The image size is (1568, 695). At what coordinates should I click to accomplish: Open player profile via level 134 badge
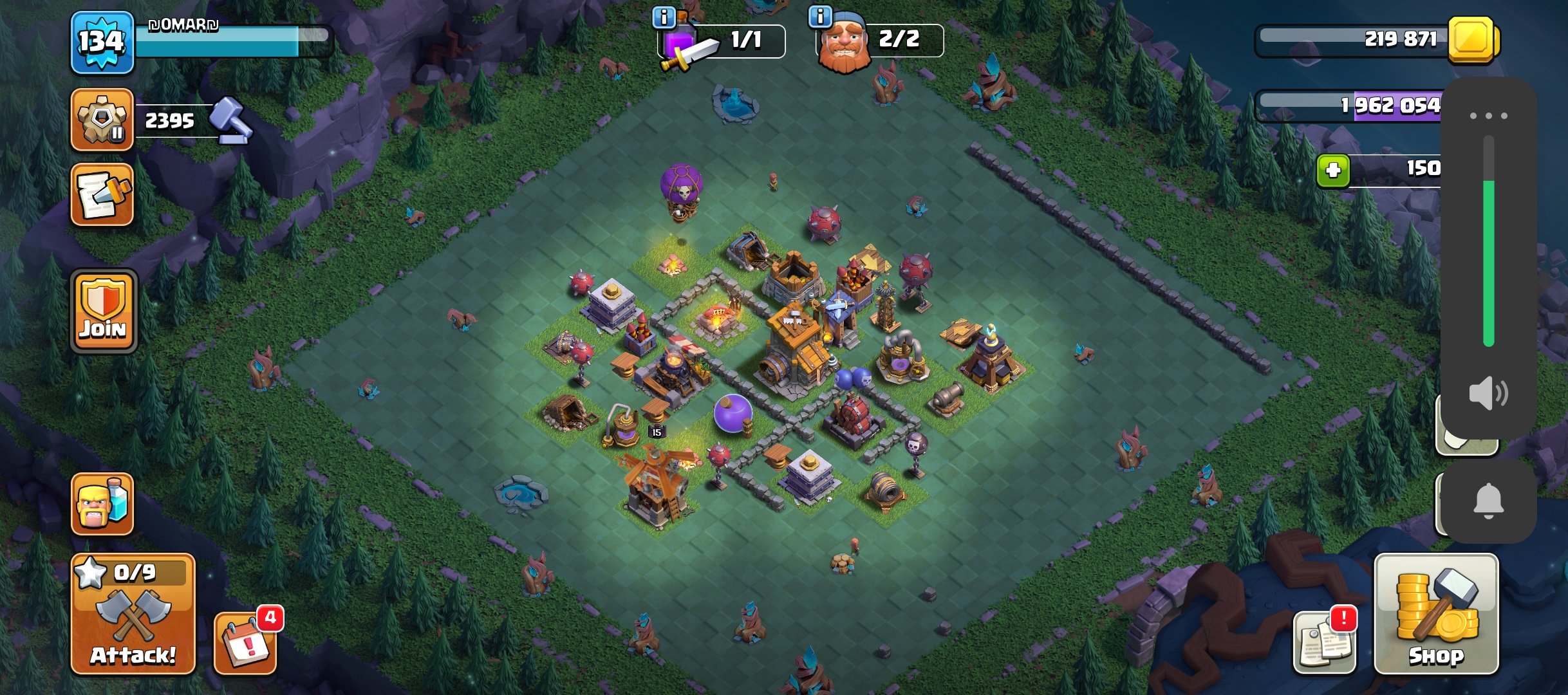102,42
